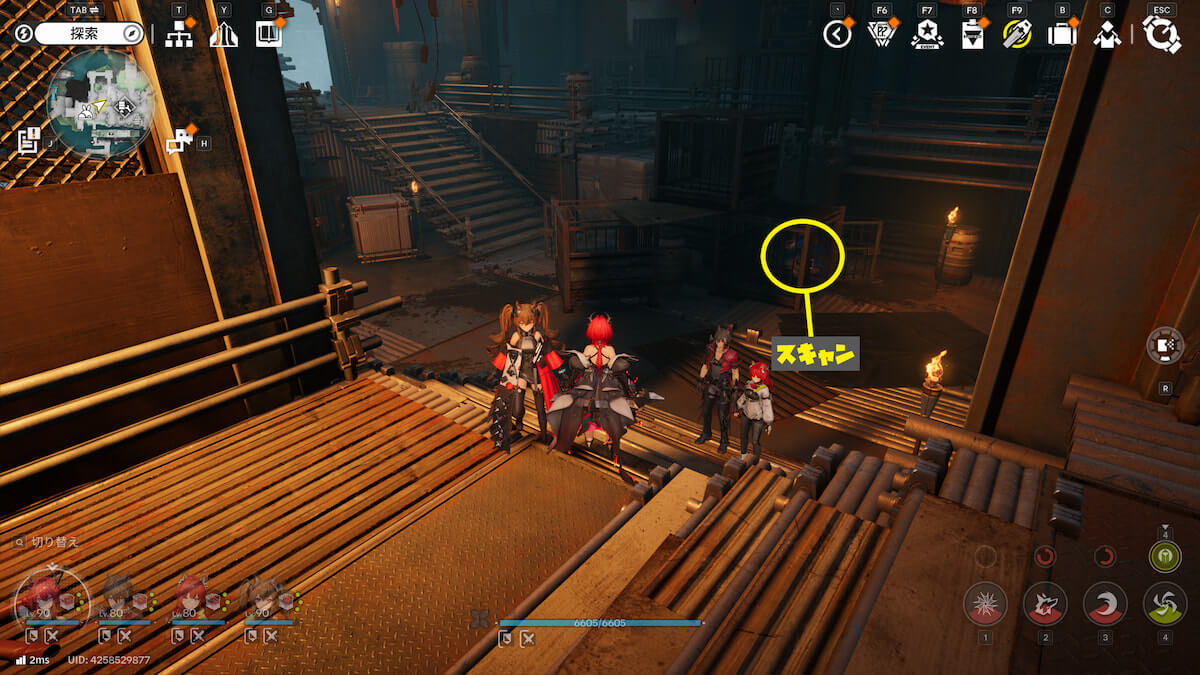Viewport: 1200px width, 675px height.
Task: Open the yellow-ringed ticket icon
Action: 1017,34
